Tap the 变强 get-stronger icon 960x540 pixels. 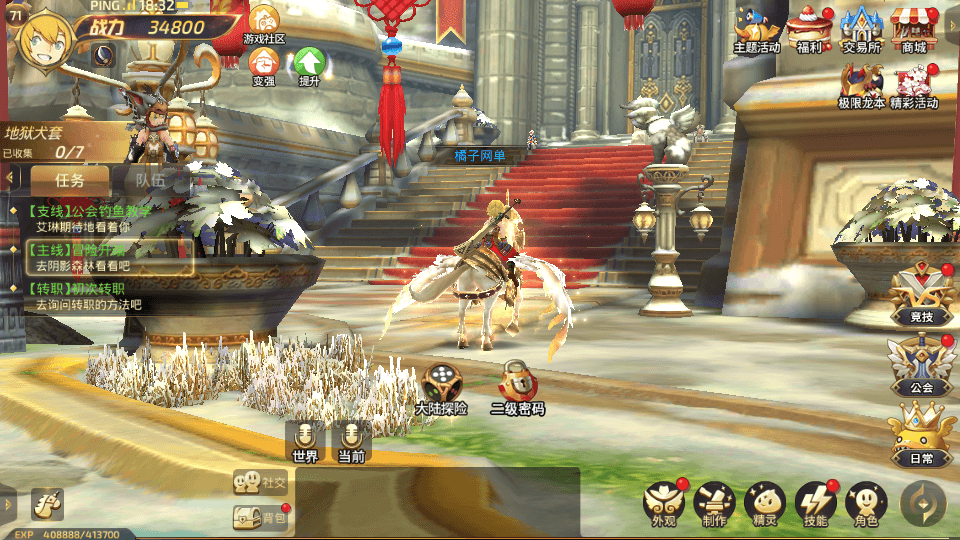click(264, 64)
